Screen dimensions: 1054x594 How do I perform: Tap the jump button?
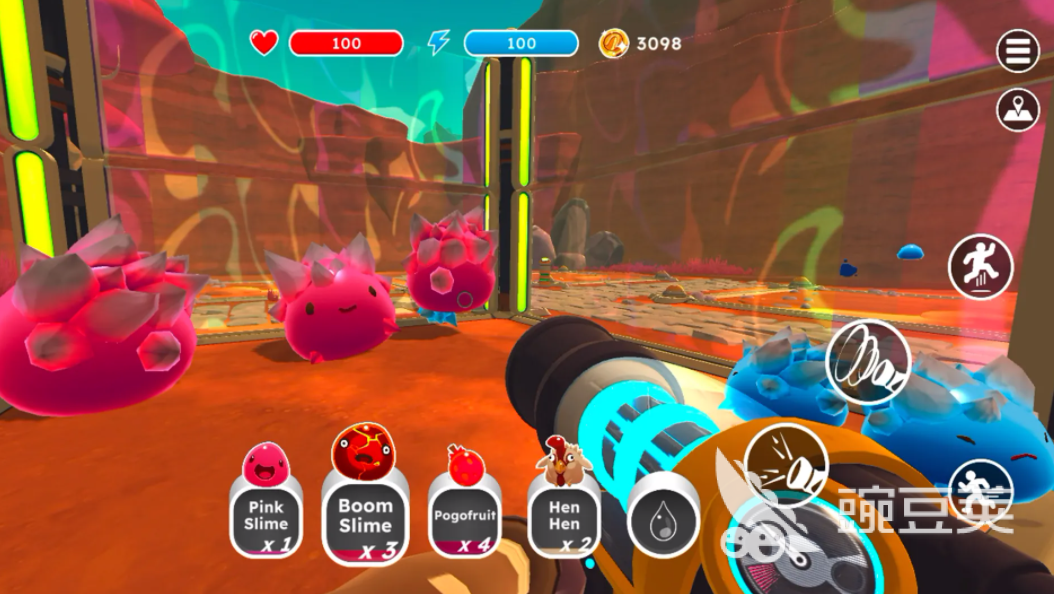[981, 266]
